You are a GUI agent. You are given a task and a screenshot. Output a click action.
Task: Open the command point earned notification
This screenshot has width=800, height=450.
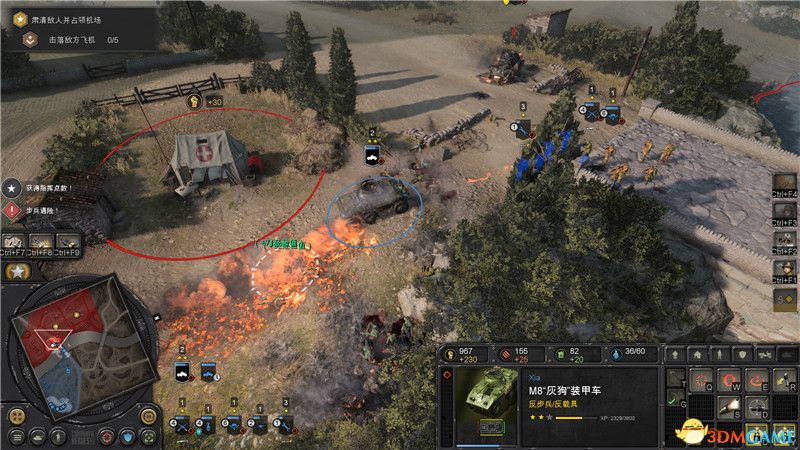coord(12,187)
